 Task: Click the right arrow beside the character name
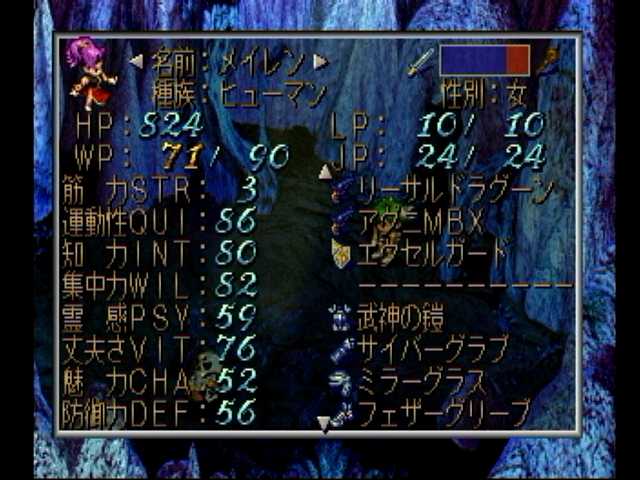(x=321, y=62)
